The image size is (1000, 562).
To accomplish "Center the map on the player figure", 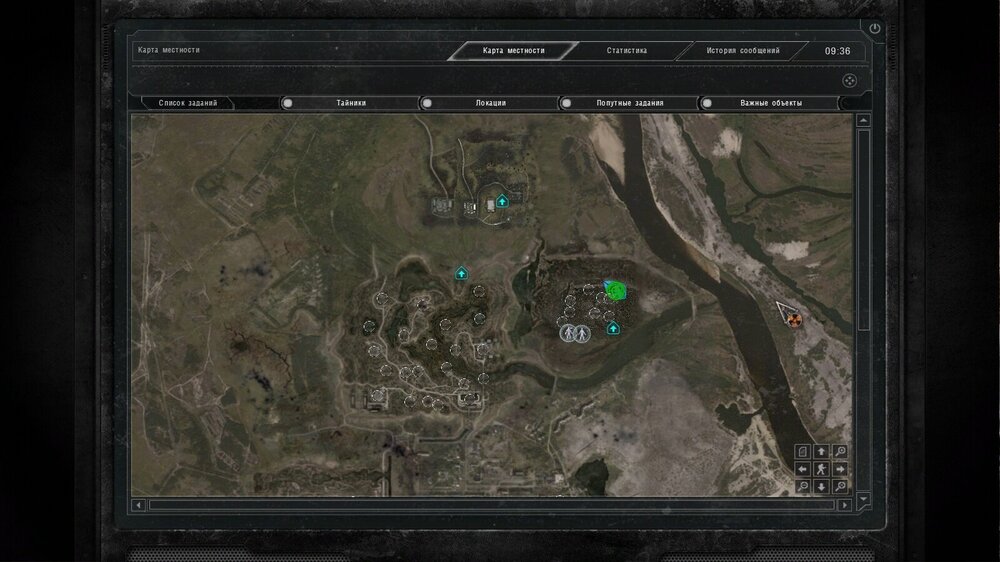I will tap(821, 469).
